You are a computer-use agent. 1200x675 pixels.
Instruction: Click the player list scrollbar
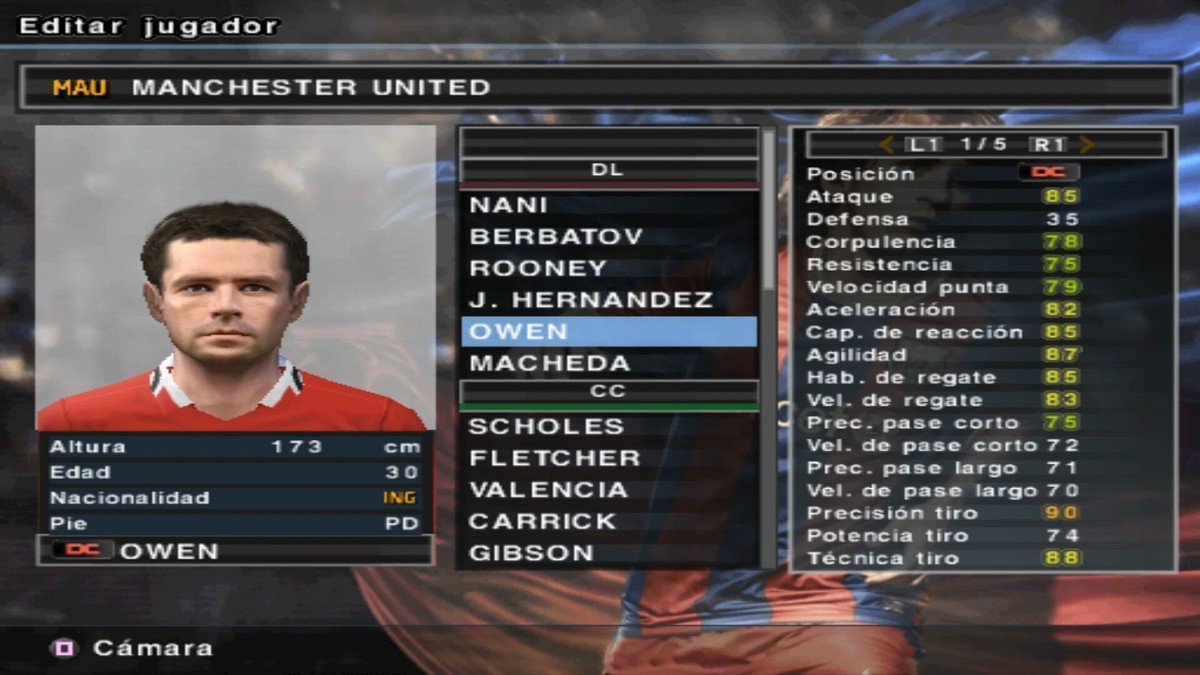(x=768, y=210)
